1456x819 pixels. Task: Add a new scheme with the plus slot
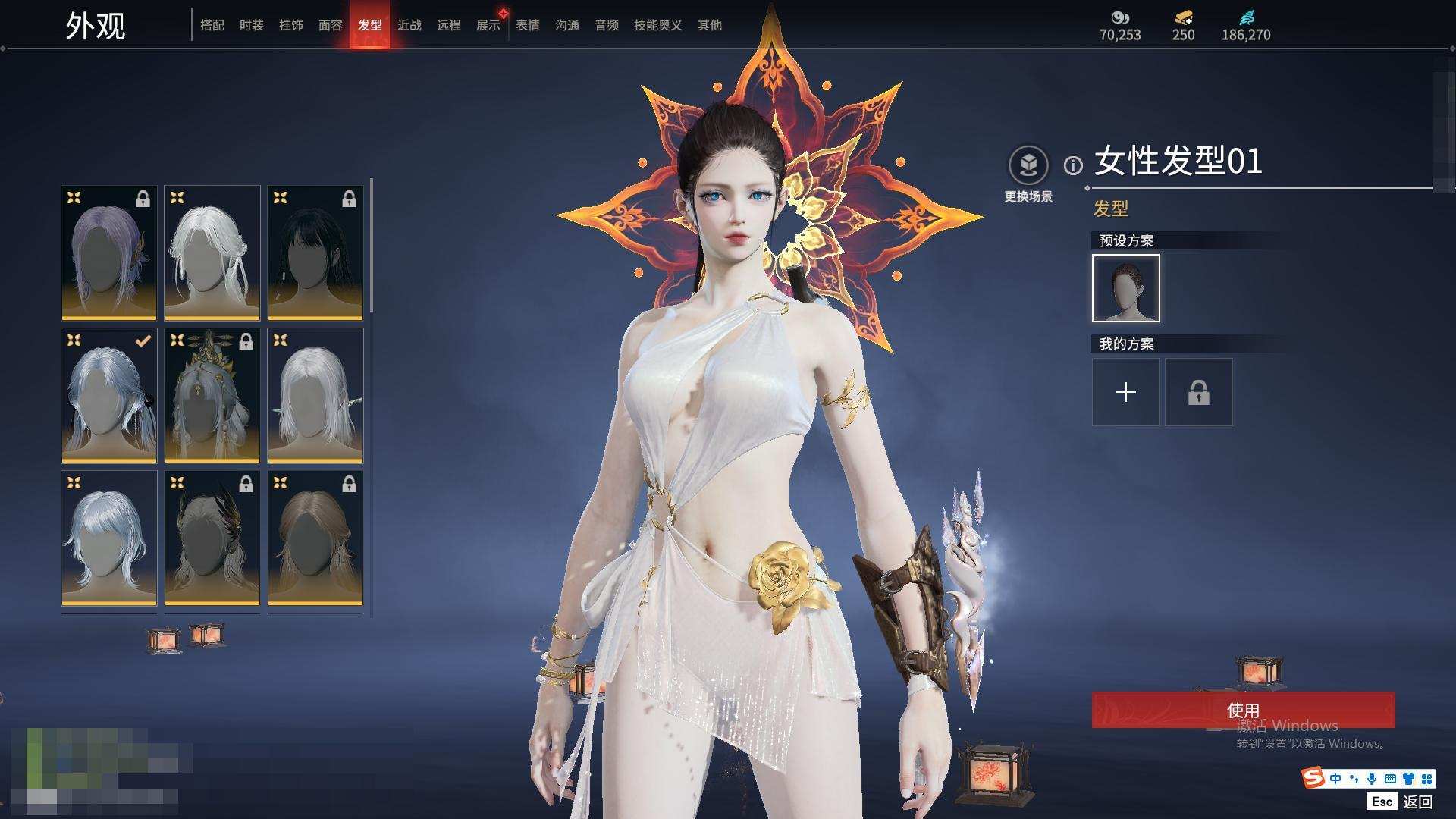coord(1125,392)
